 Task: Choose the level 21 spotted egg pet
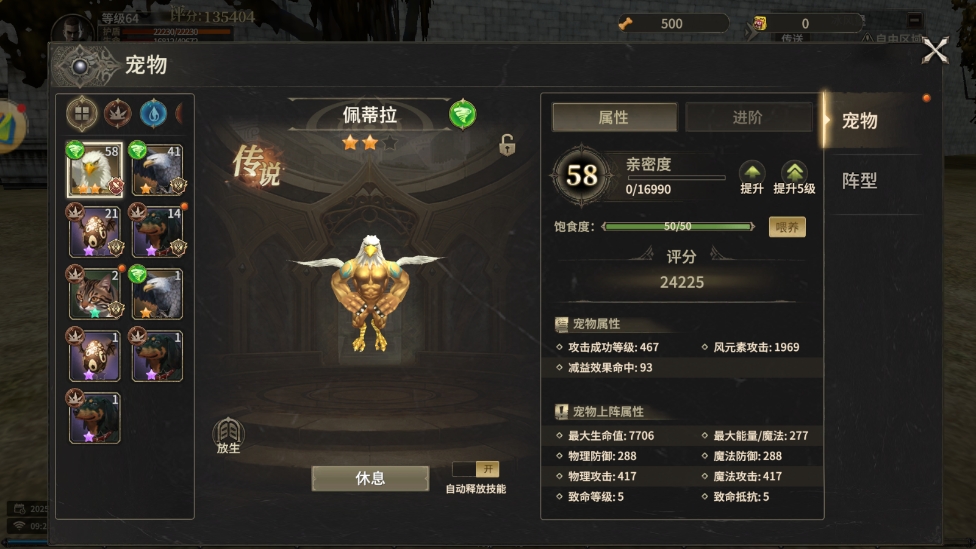pyautogui.click(x=95, y=231)
